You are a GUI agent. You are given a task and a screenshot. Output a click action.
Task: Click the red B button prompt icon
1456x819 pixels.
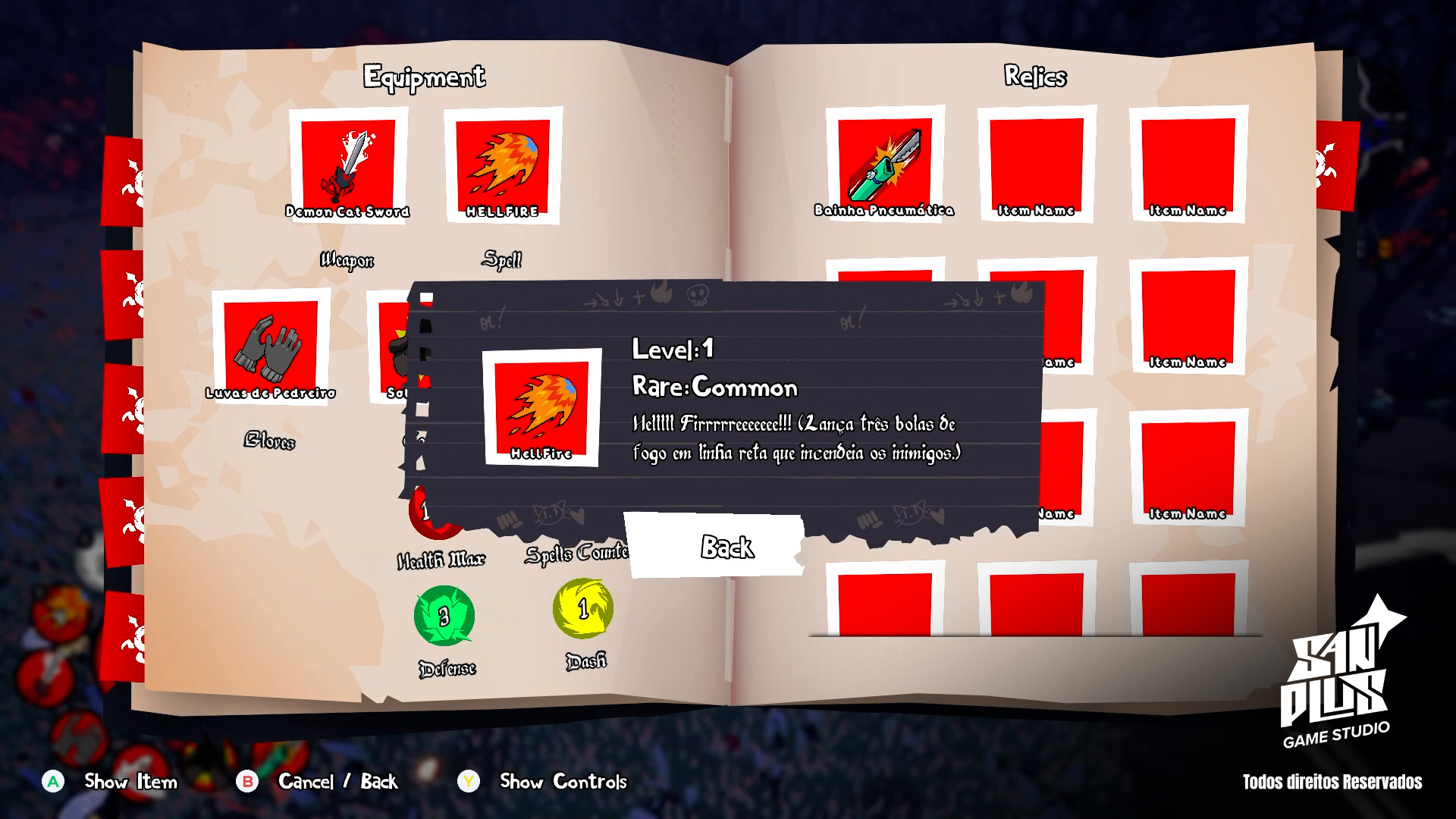point(248,781)
